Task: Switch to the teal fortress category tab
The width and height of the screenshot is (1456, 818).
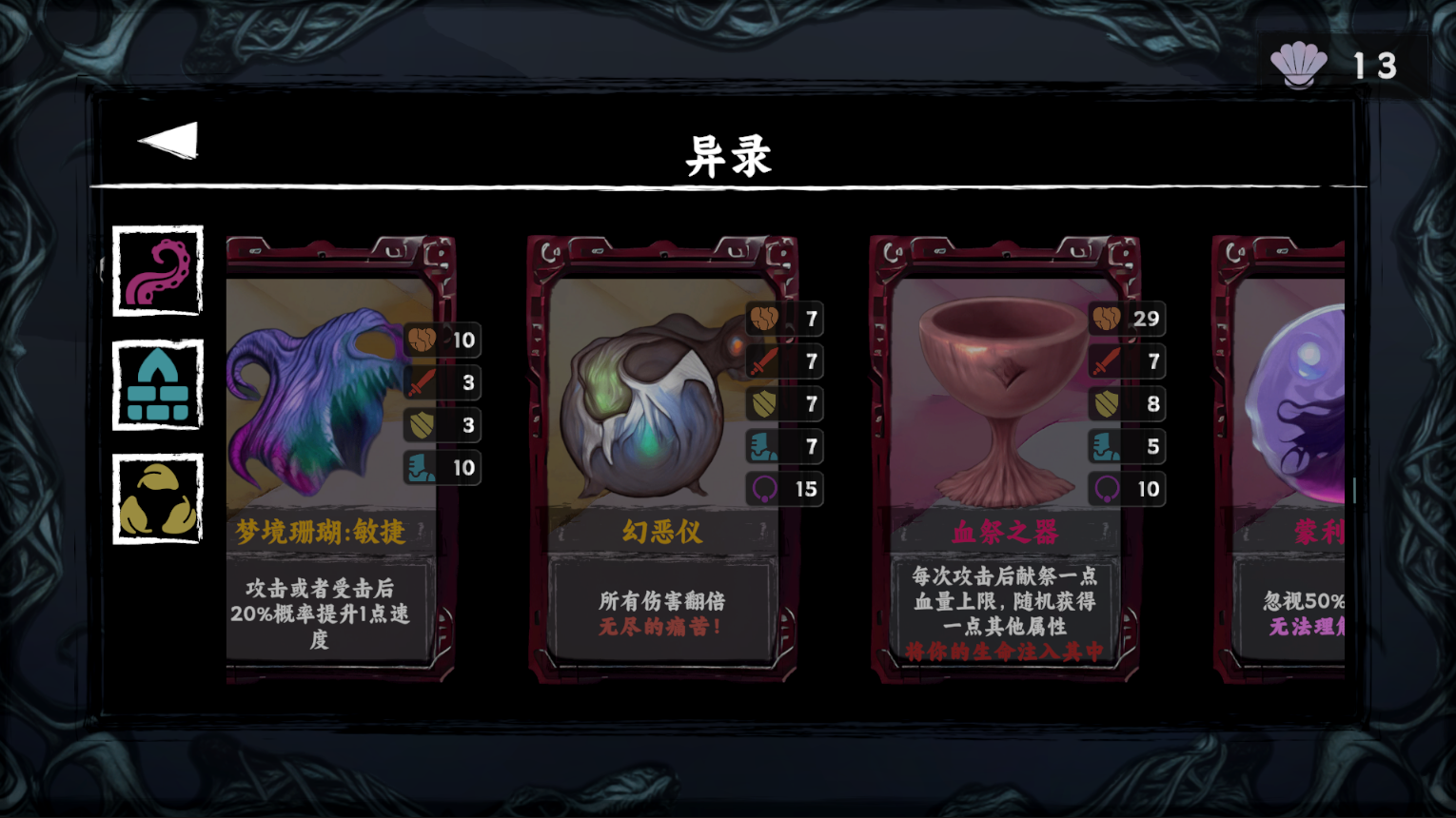Action: (158, 384)
